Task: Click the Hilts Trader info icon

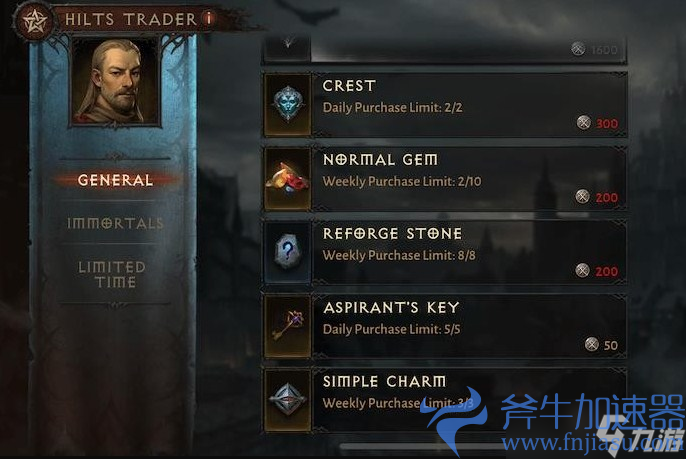Action: coord(207,17)
